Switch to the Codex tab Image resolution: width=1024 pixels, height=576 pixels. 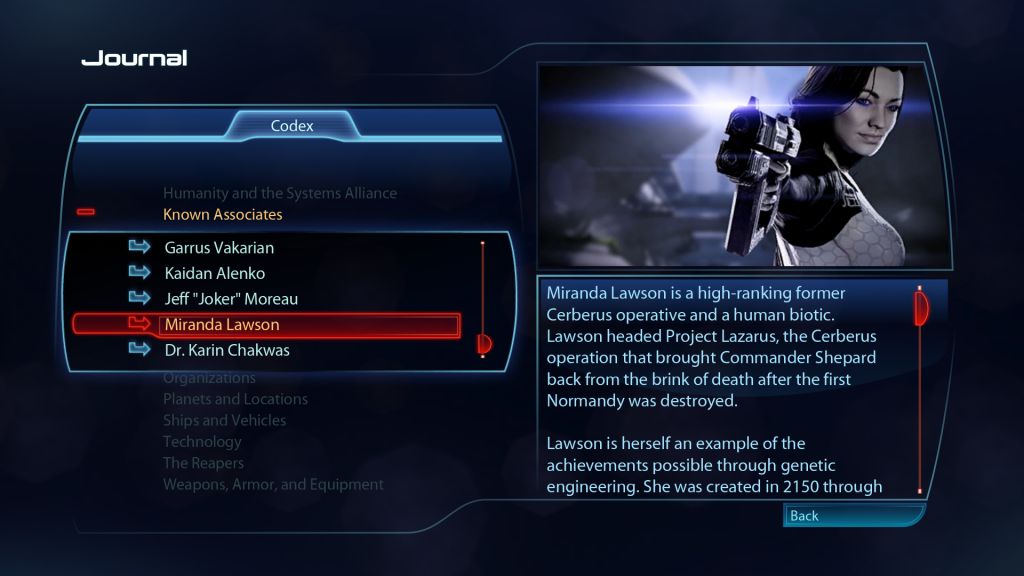(x=292, y=126)
